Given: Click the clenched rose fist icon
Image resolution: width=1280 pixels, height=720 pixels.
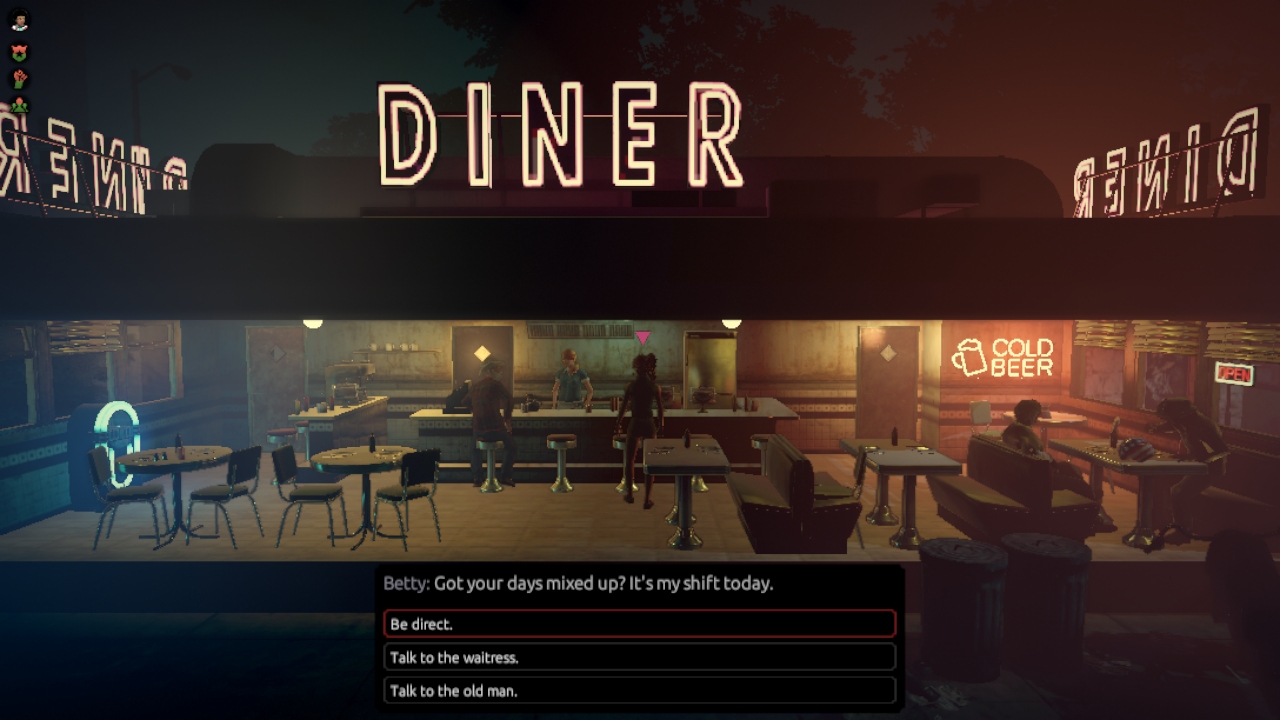Looking at the screenshot, I should tap(19, 79).
